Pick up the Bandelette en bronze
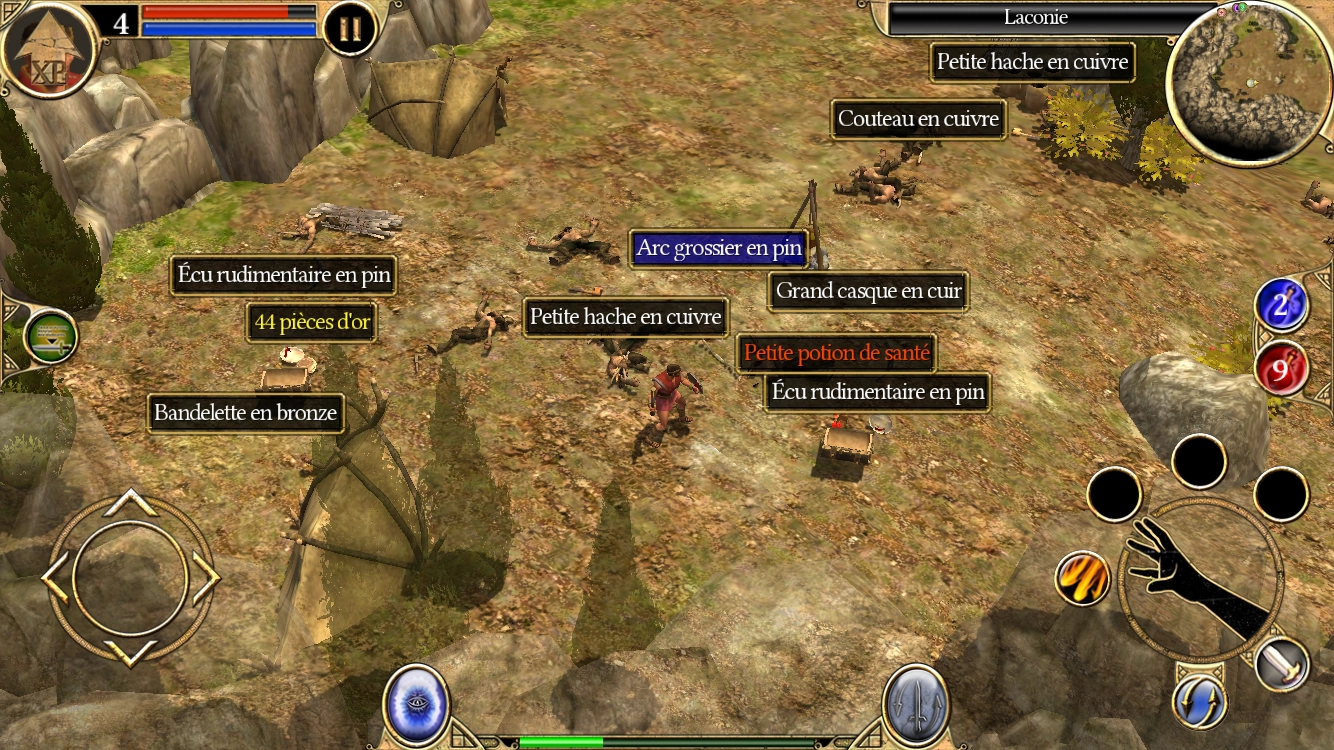Image resolution: width=1334 pixels, height=750 pixels. tap(245, 413)
